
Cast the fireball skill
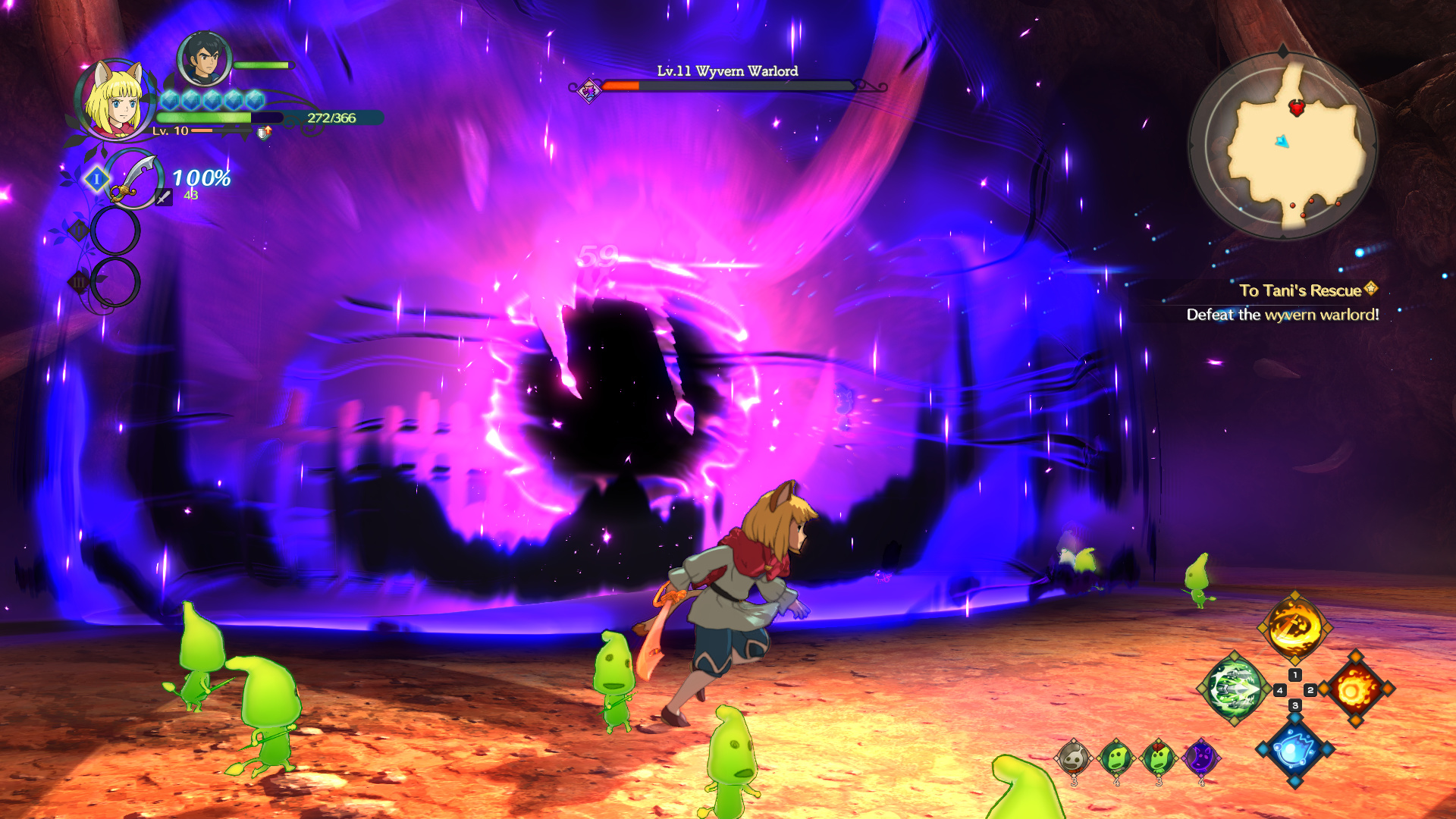point(1356,689)
